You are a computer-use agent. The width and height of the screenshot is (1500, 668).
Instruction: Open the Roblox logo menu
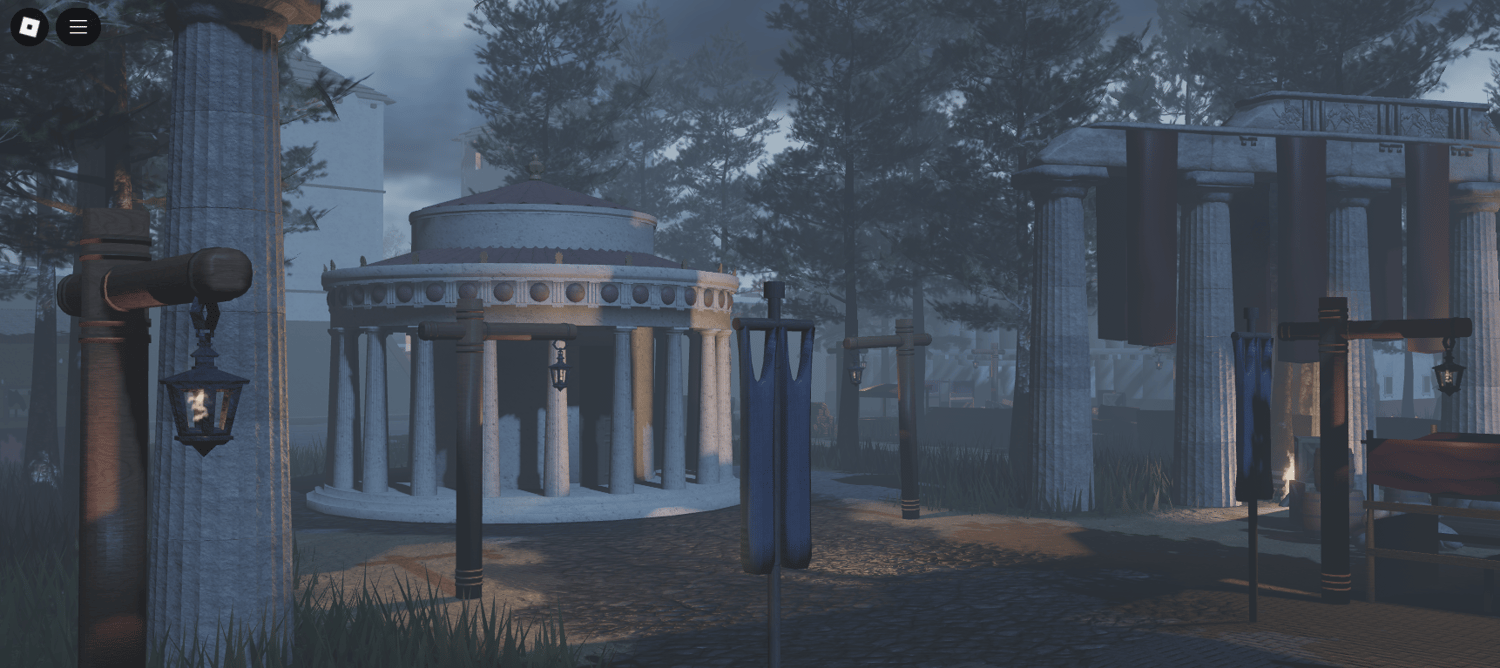tap(29, 27)
